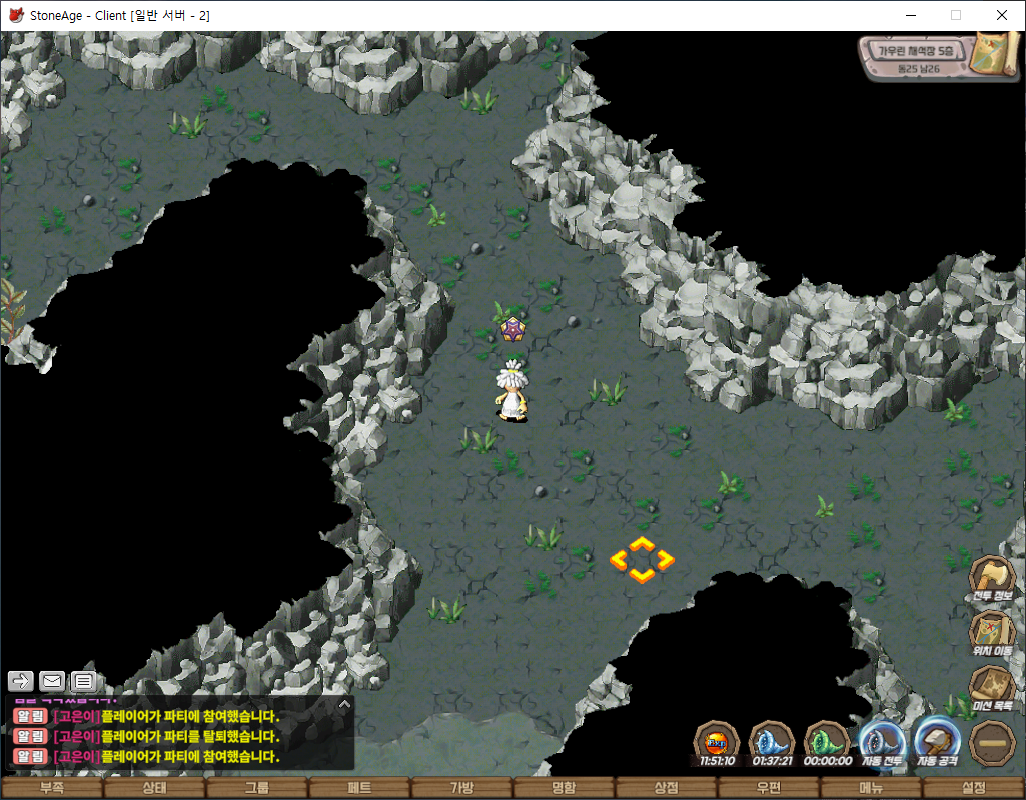
Task: Open the 우편 (mail) menu
Action: (x=769, y=788)
